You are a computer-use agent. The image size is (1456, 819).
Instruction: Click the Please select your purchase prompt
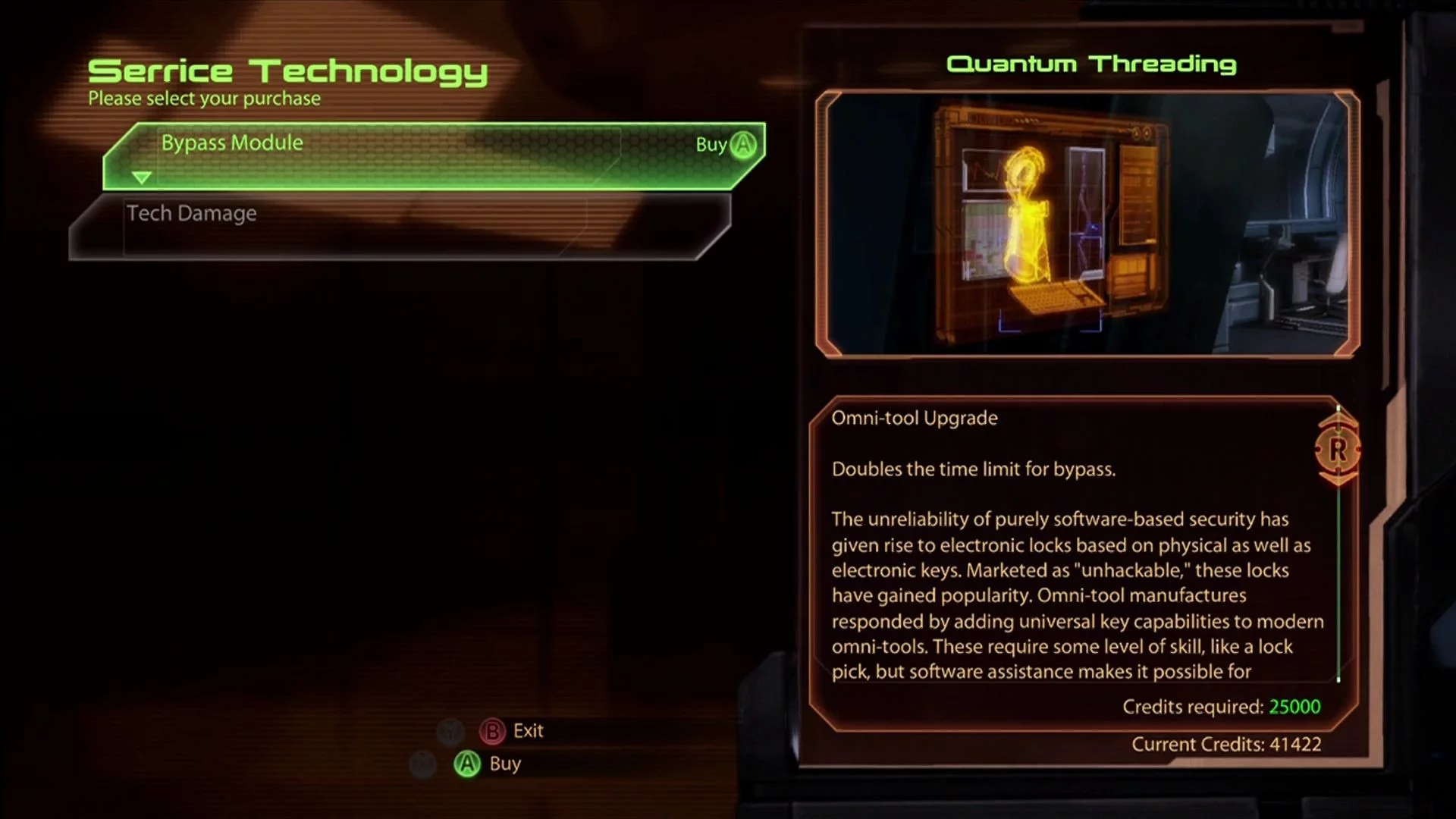click(x=203, y=98)
